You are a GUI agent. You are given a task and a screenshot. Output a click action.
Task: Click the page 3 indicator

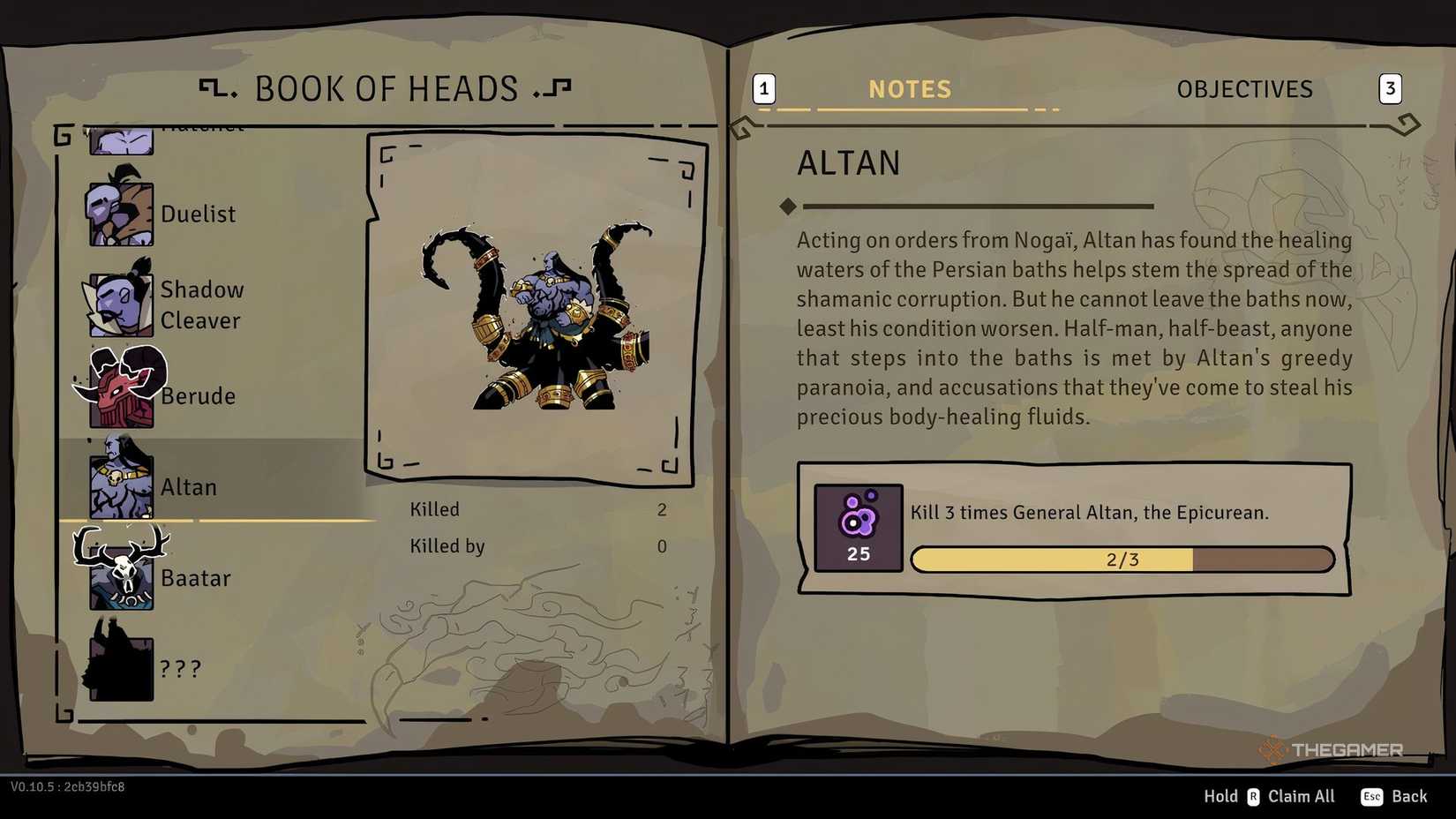1392,88
